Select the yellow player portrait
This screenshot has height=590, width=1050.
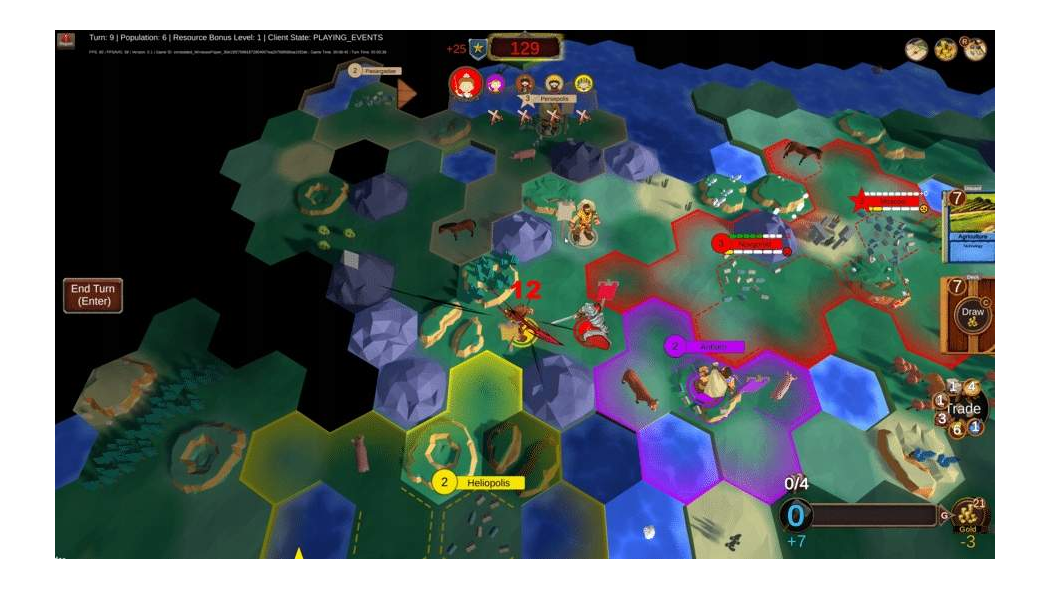pos(583,84)
